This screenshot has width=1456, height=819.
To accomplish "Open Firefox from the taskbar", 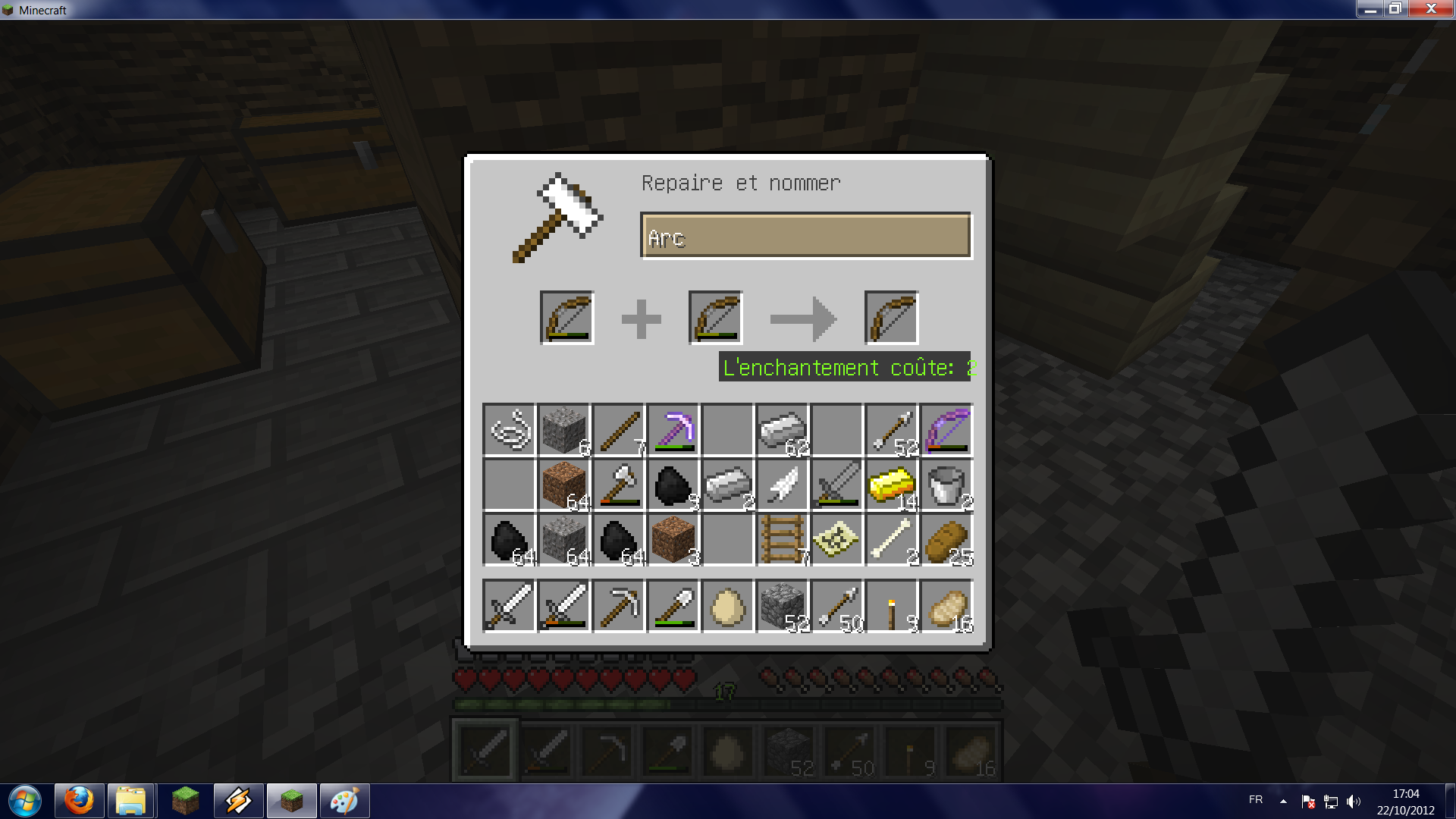I will [x=78, y=800].
